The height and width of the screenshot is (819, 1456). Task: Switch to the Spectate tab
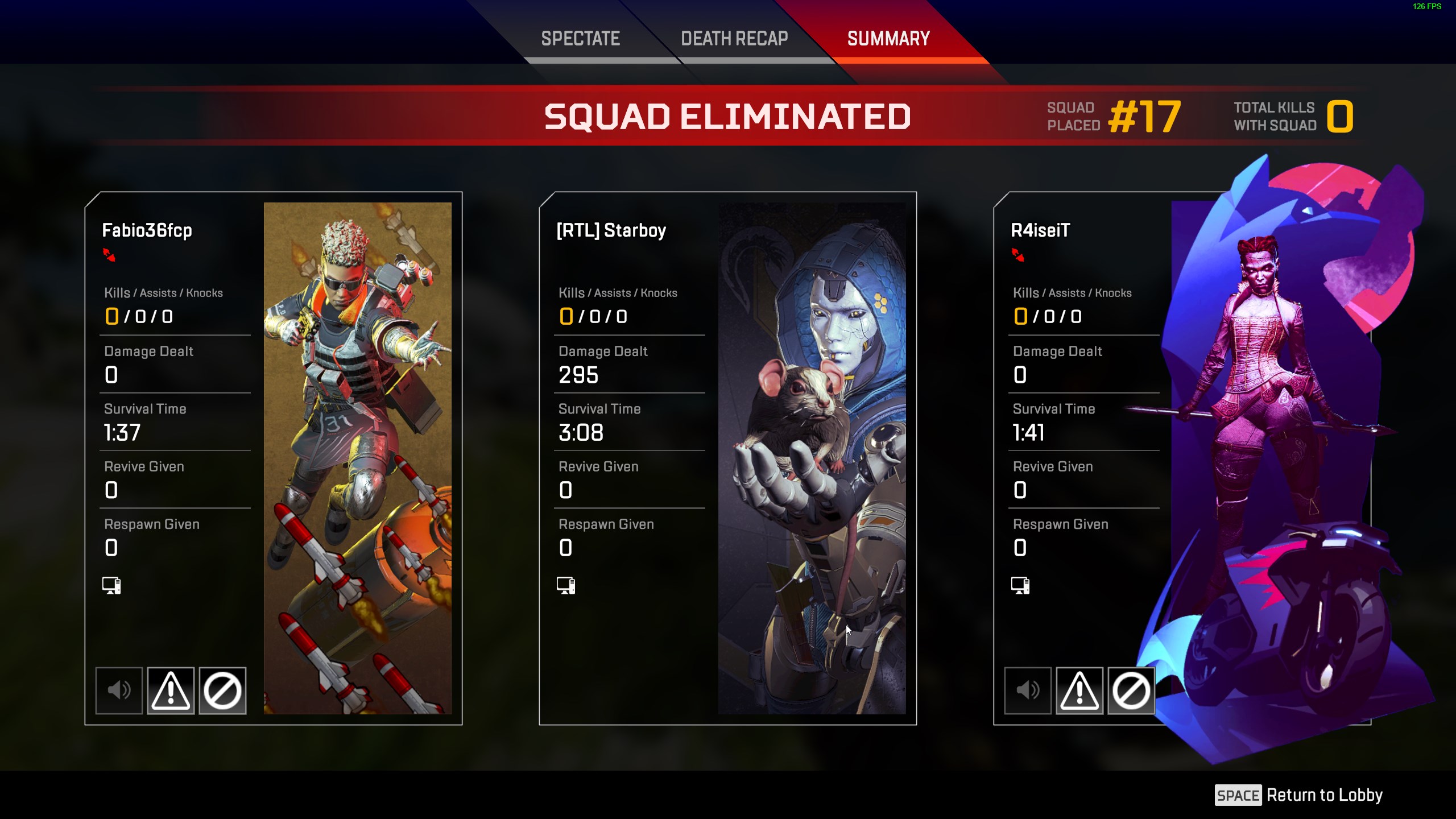click(x=580, y=39)
